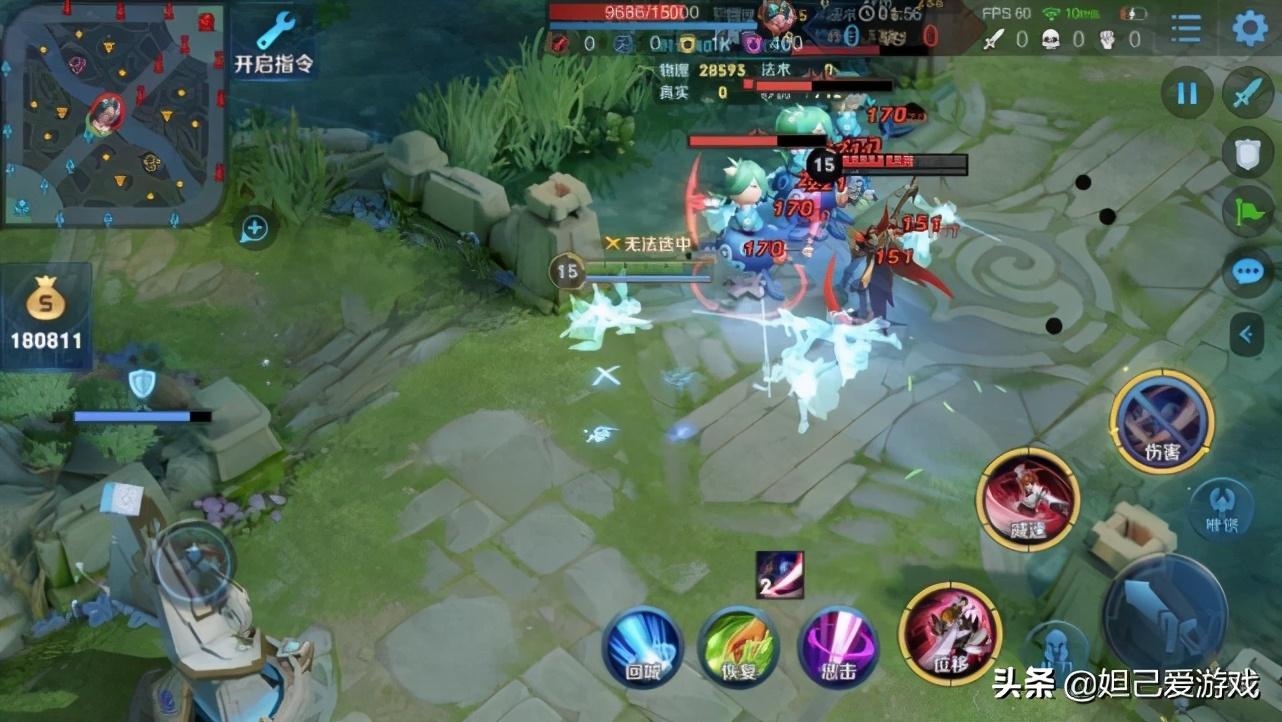Use the 恢复 heal spell

(x=738, y=647)
